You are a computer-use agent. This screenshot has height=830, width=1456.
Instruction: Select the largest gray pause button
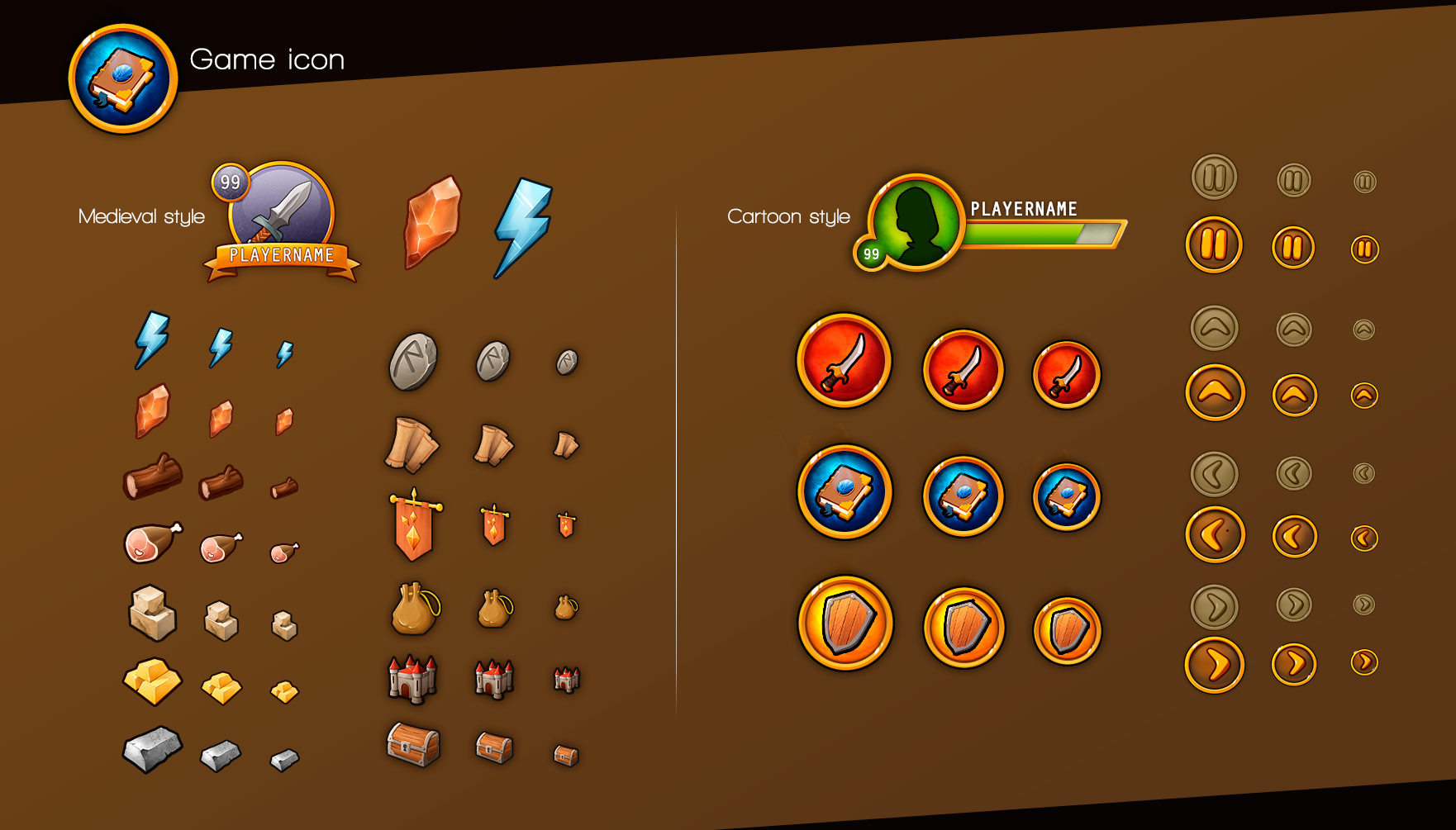click(1214, 178)
